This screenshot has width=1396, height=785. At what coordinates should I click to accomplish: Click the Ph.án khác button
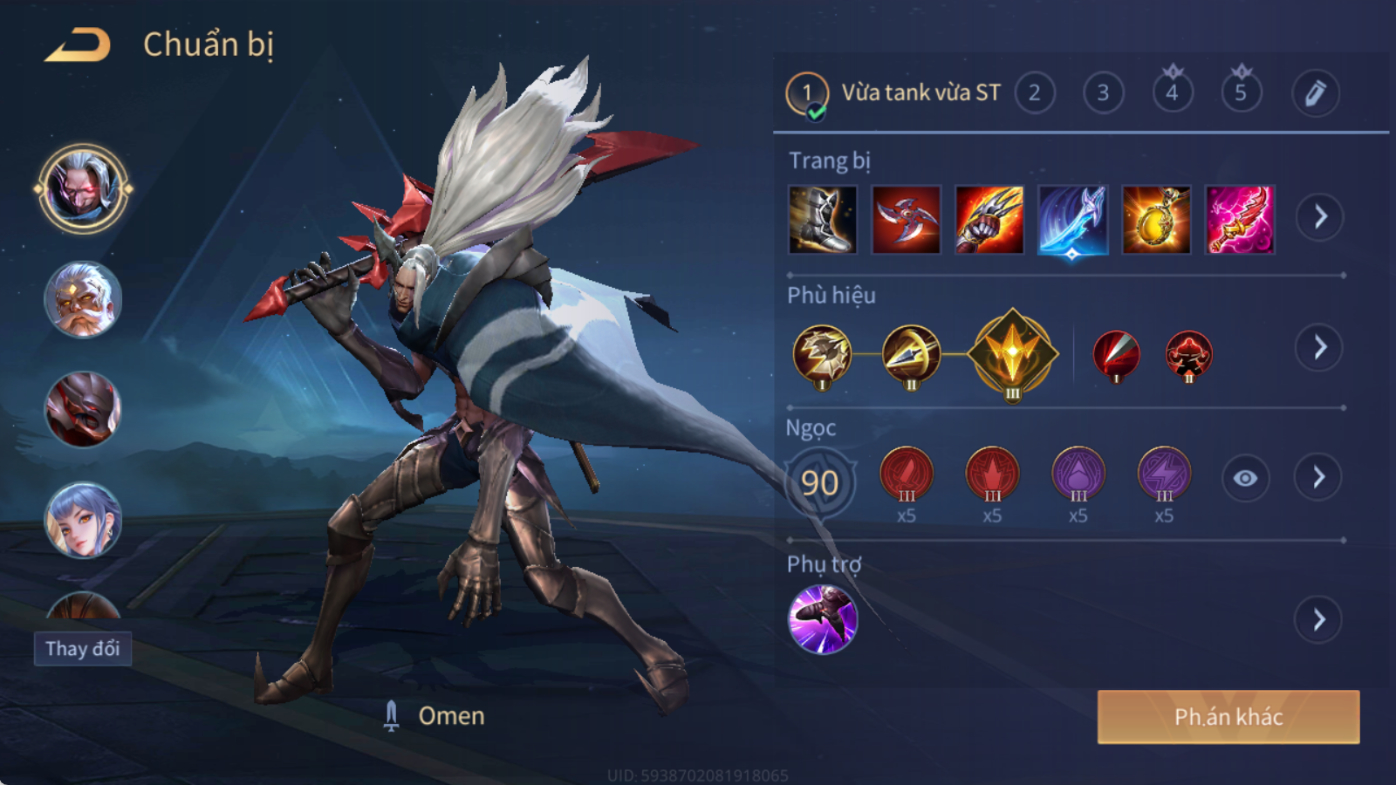pos(1228,717)
